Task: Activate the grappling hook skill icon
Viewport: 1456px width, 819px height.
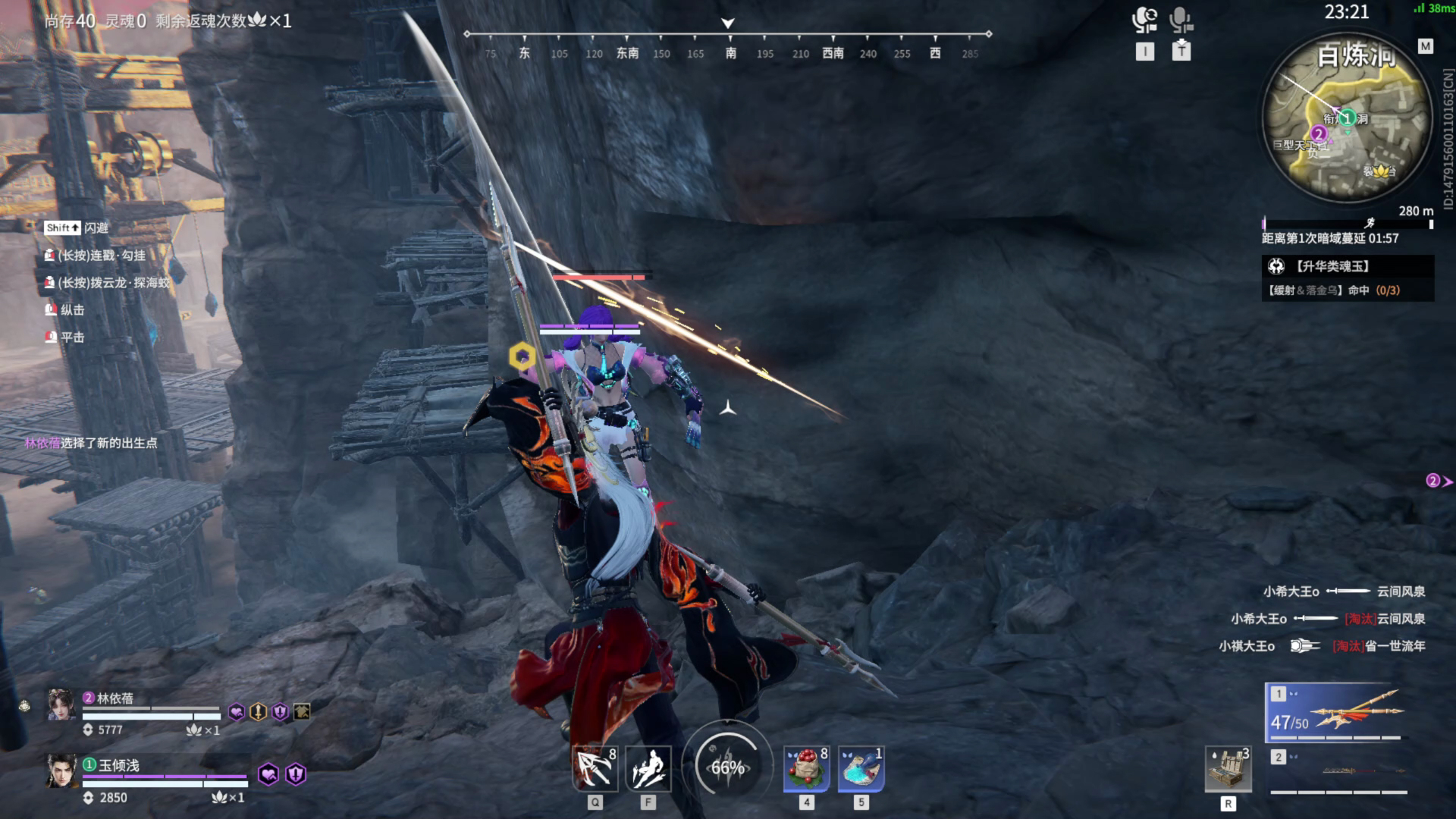Action: pos(595,769)
